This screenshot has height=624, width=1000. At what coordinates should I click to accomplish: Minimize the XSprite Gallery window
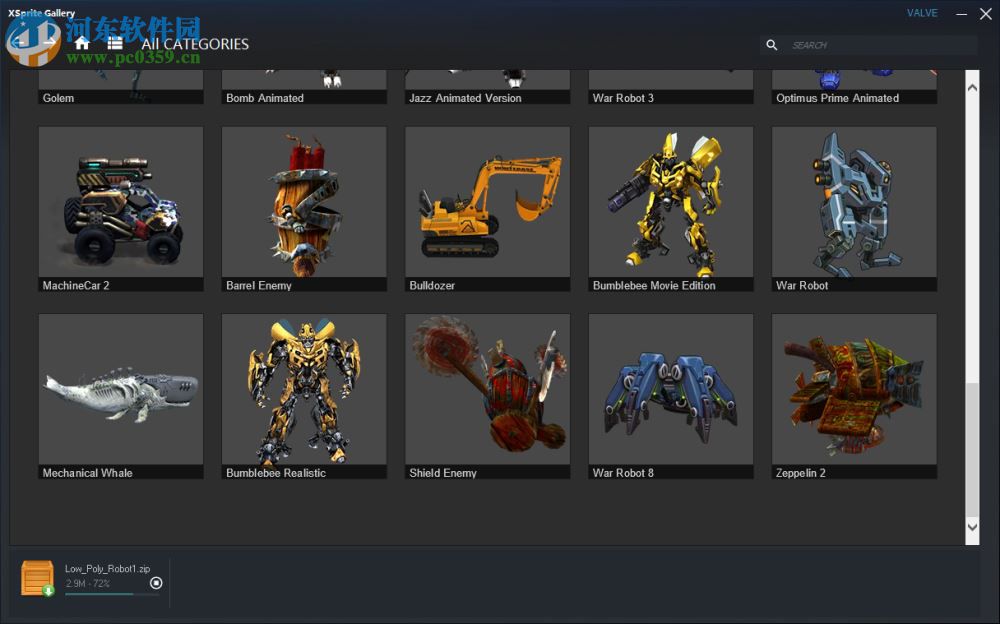click(961, 14)
